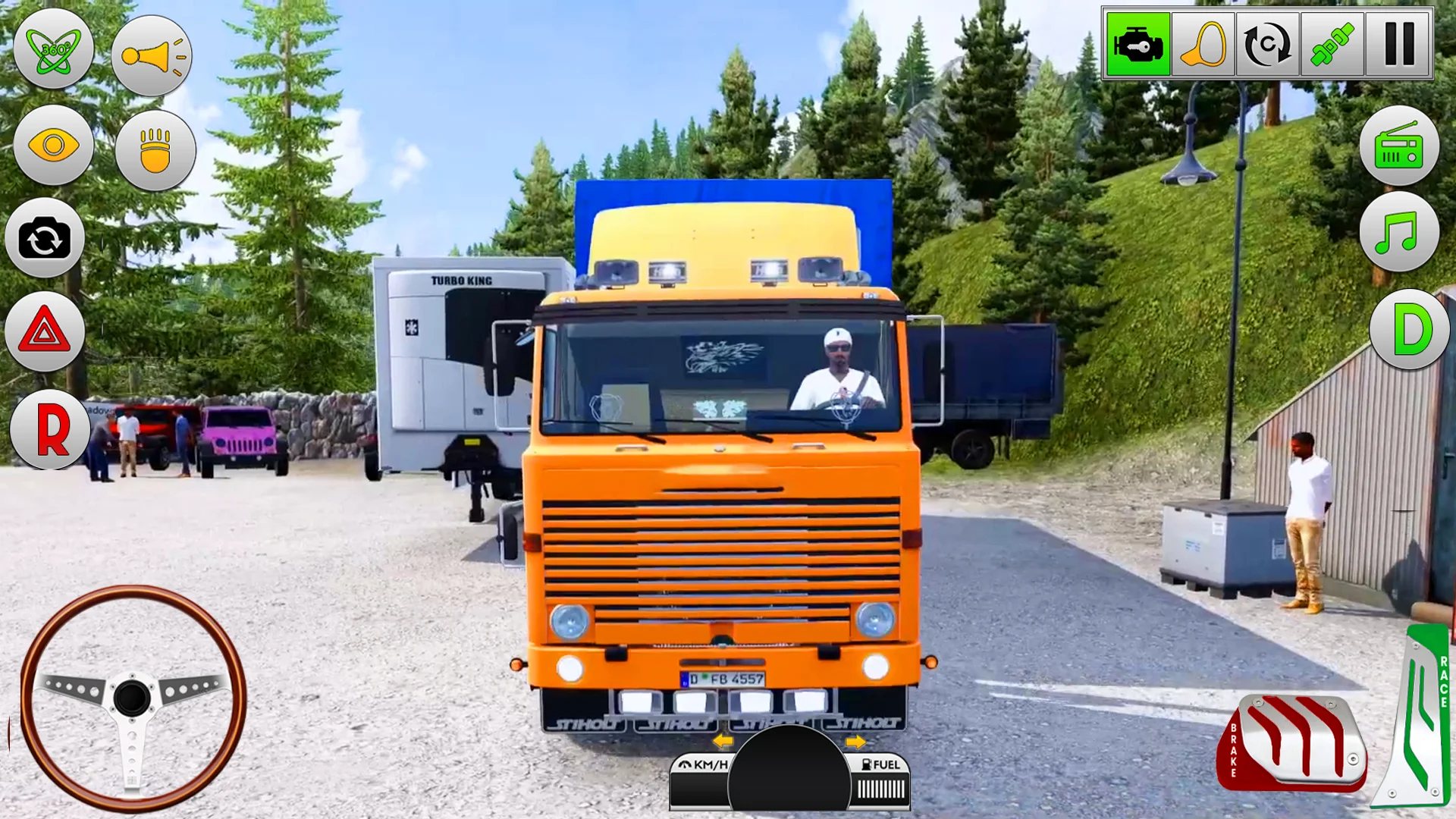Hit the red brake pedal

point(1291,743)
